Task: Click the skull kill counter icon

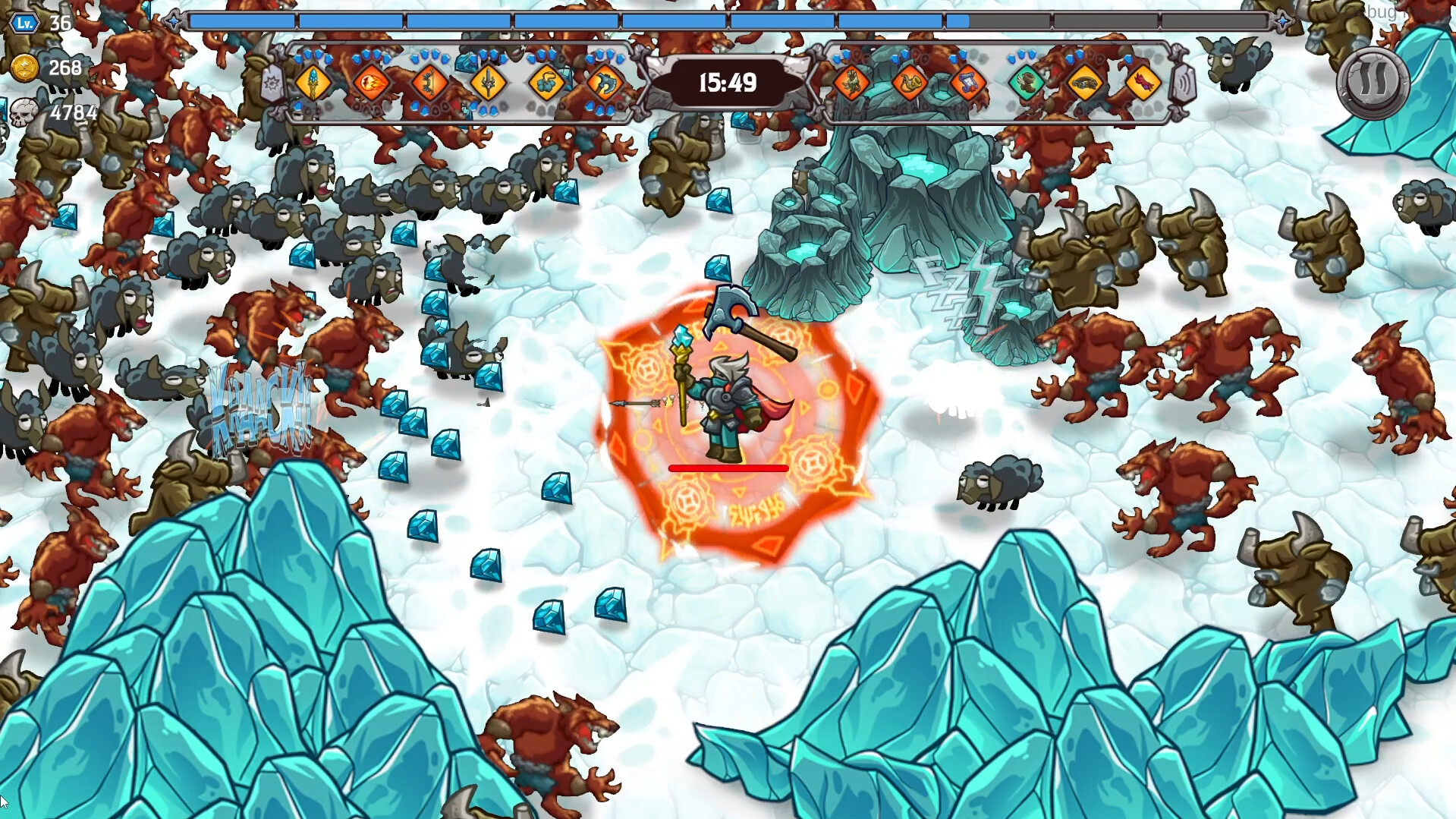Action: pos(25,114)
